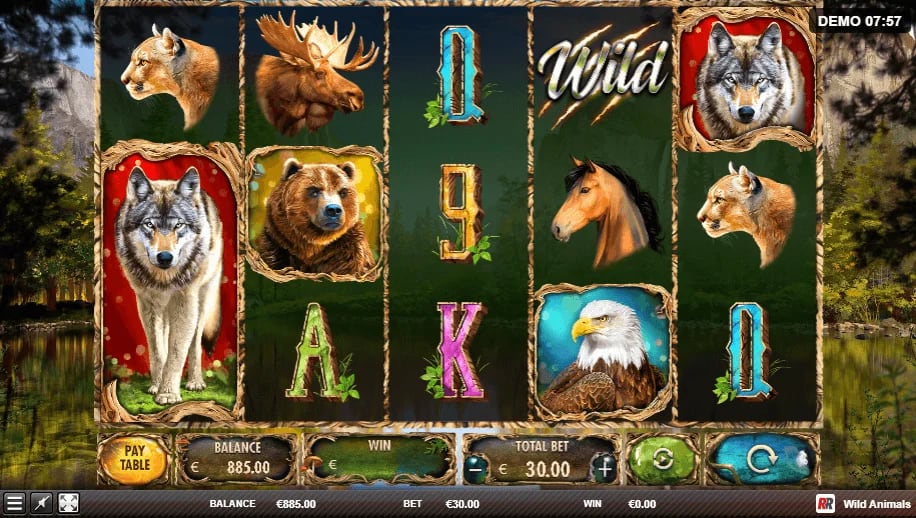The height and width of the screenshot is (518, 916).
Task: Open the hamburger menu
Action: [x=14, y=503]
